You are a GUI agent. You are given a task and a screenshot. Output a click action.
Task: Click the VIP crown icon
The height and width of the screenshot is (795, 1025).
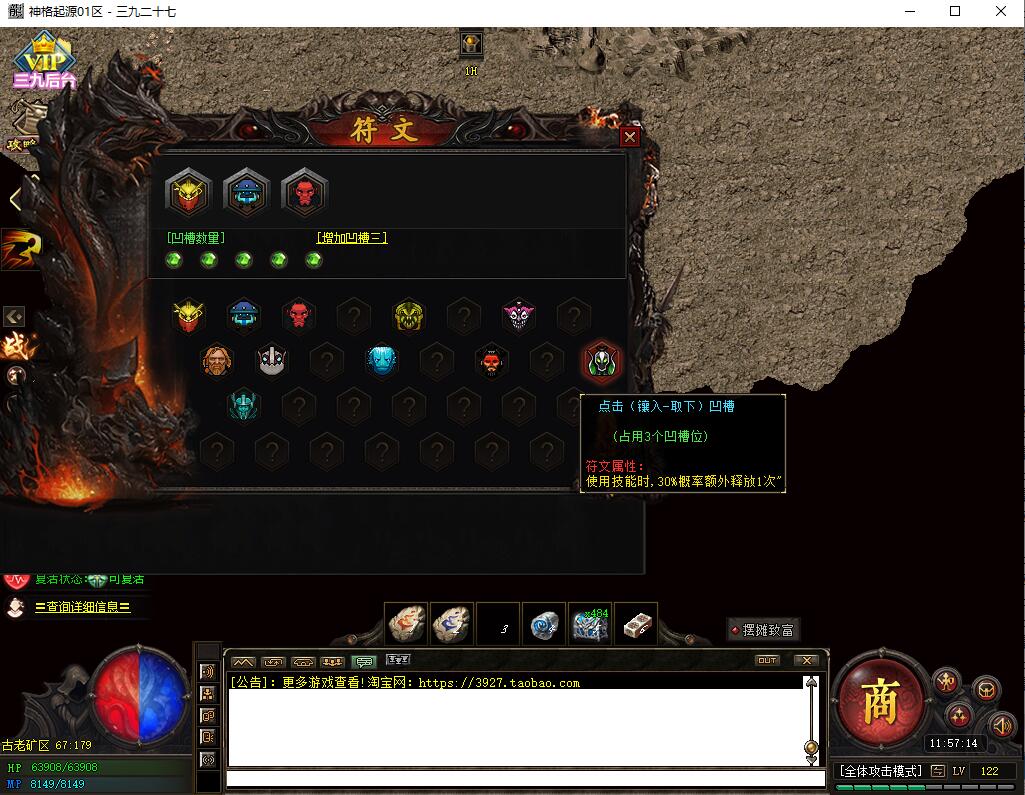tap(44, 60)
